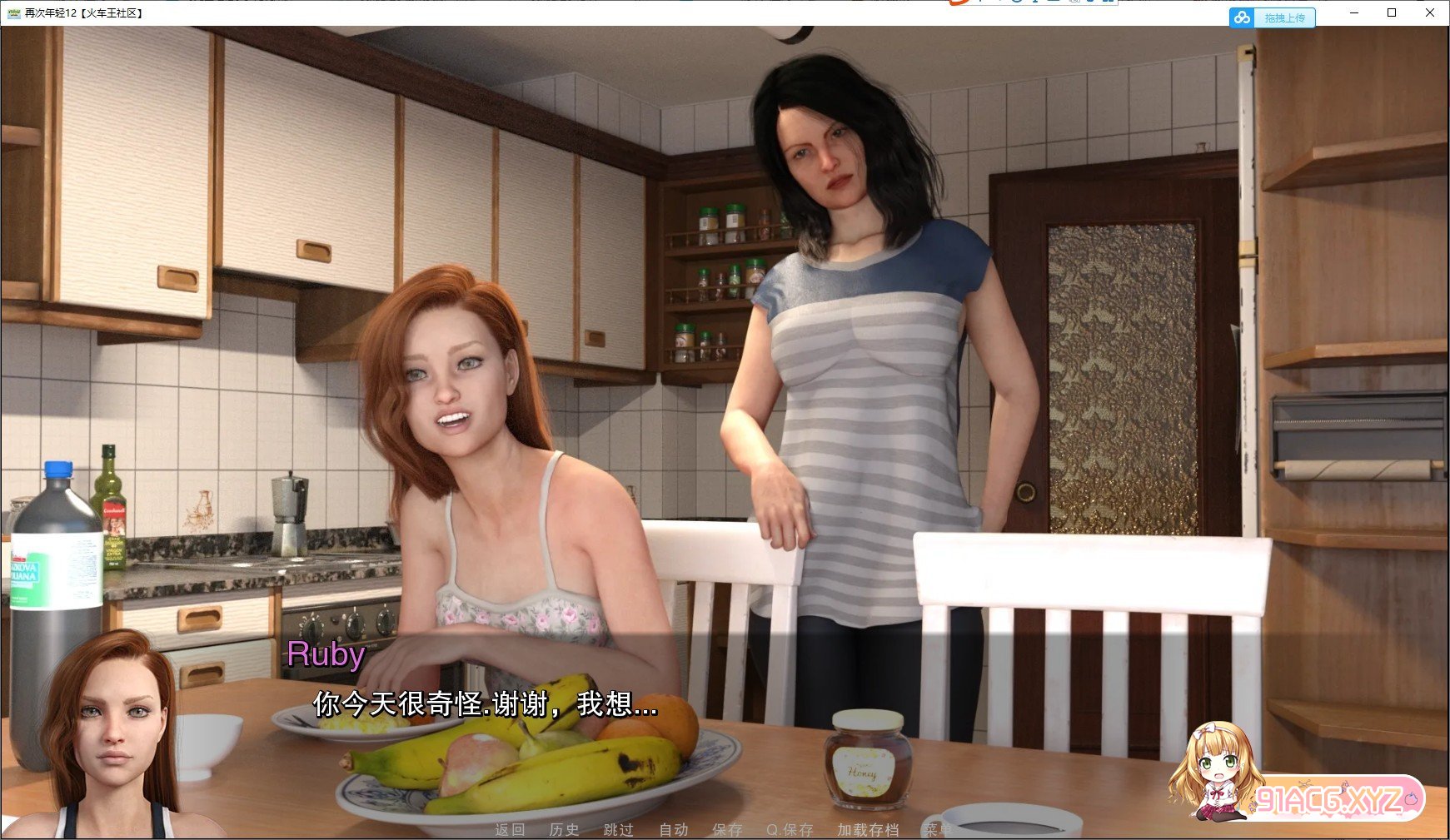Click Q.保存 for a quick save

[790, 829]
